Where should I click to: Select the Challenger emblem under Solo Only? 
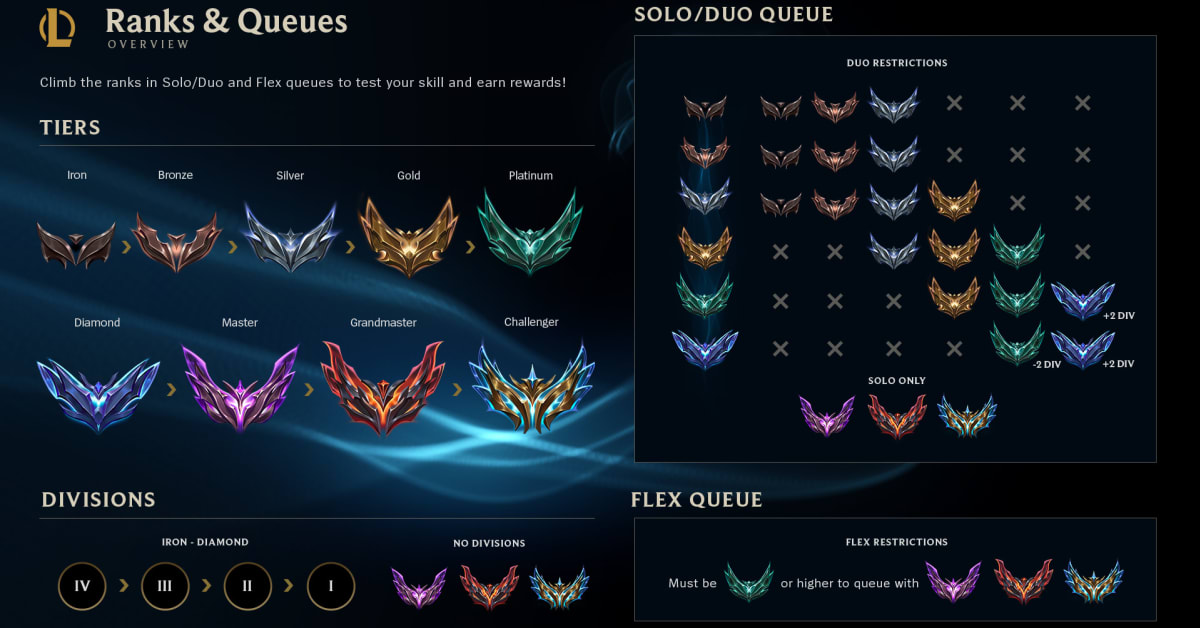(967, 417)
